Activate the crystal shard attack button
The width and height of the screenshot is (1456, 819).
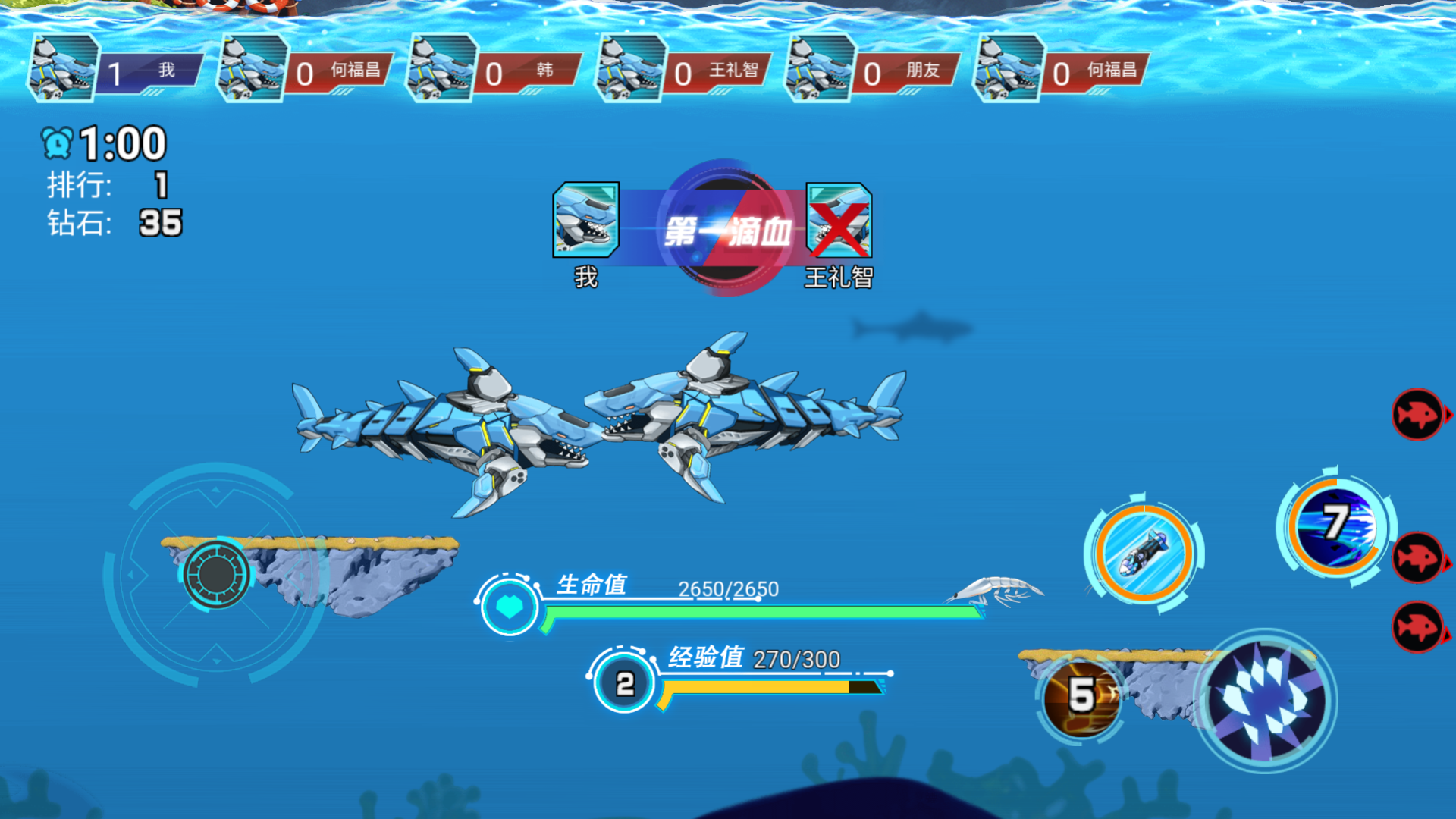tap(1265, 700)
